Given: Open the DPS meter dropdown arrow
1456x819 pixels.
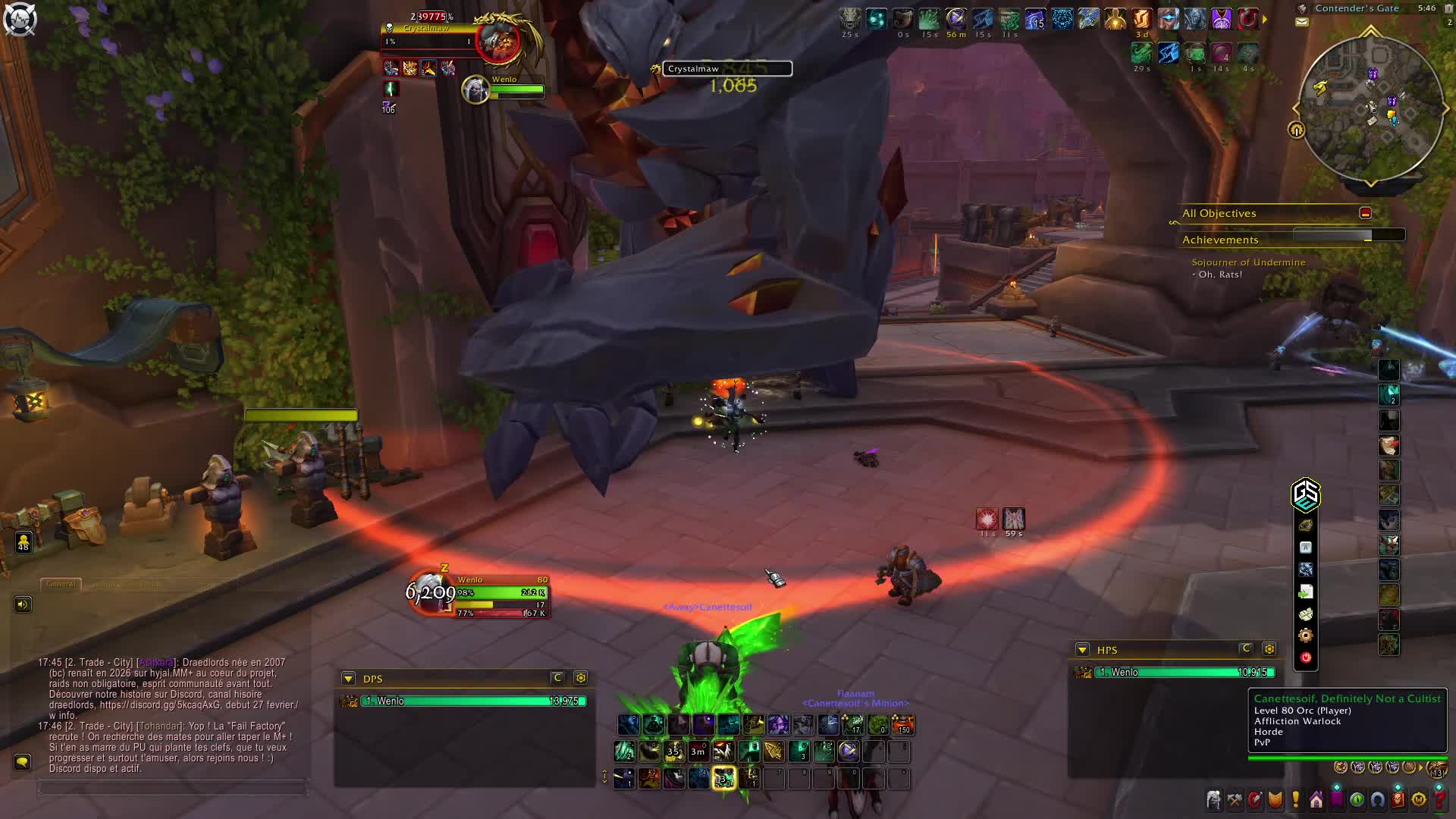Looking at the screenshot, I should pyautogui.click(x=348, y=679).
